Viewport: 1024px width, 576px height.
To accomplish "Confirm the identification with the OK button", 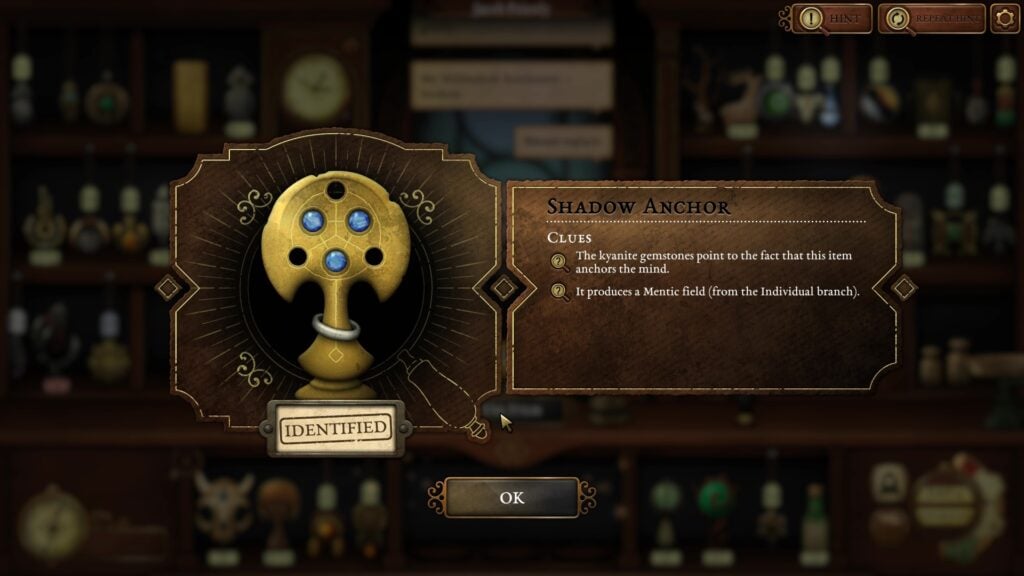I will pyautogui.click(x=511, y=498).
